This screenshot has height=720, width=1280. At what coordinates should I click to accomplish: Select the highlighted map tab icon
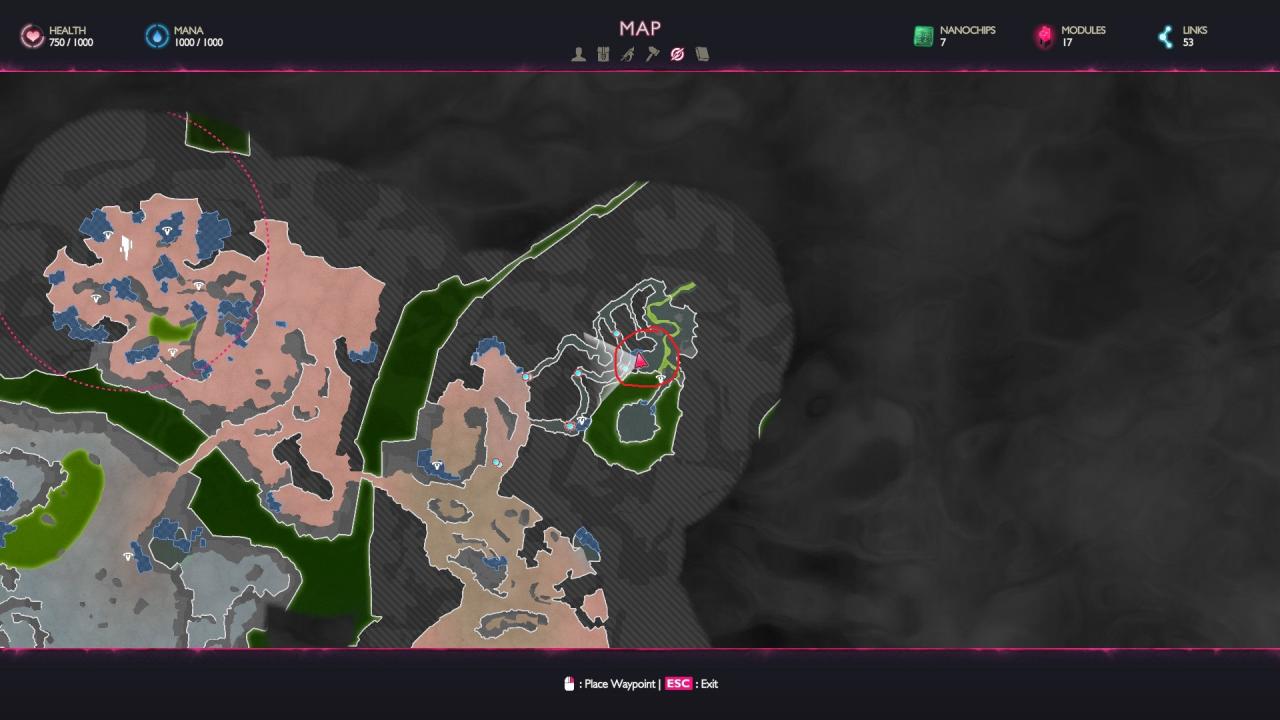tap(677, 54)
